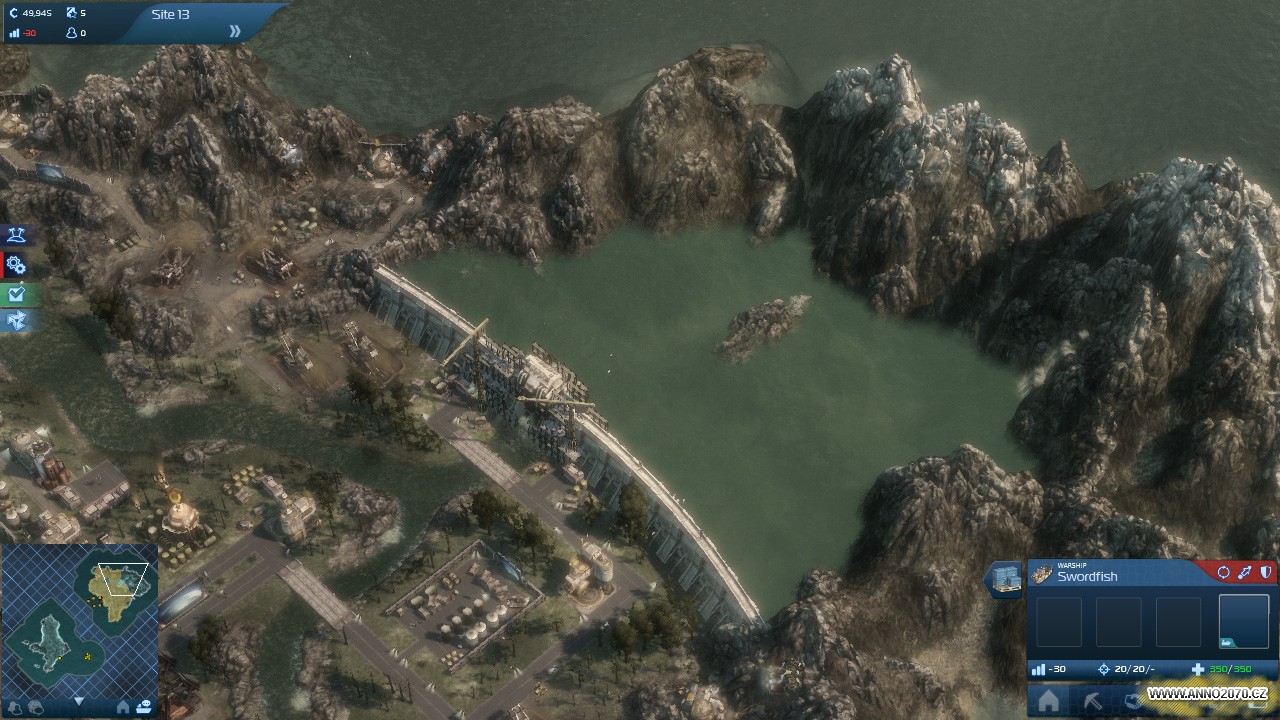The height and width of the screenshot is (720, 1280).
Task: Click the shield icon on Swordfish panel
Action: pos(1265,573)
